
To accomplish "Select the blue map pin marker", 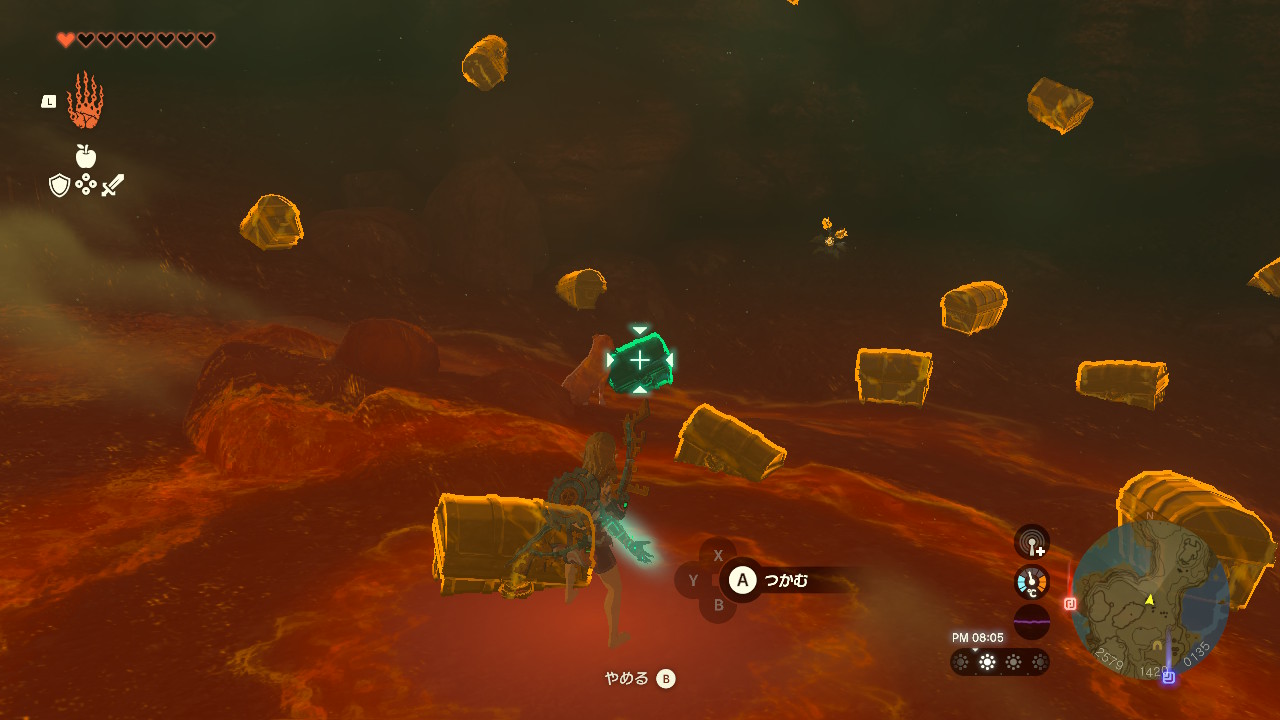I will (1168, 677).
